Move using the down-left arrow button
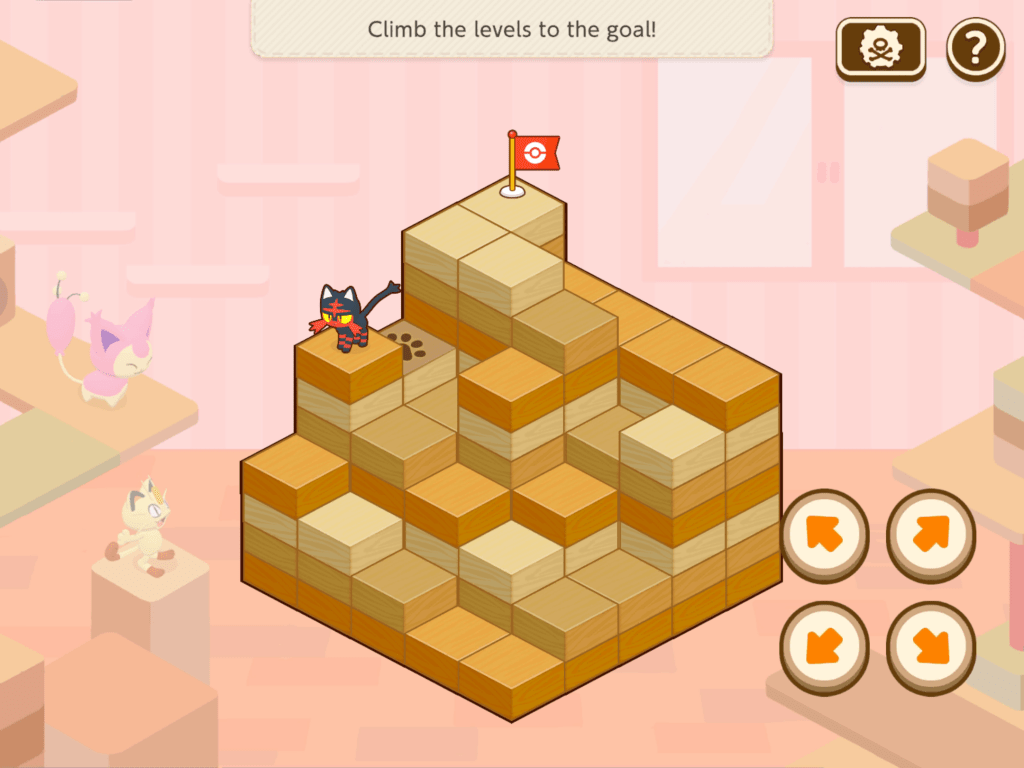 tap(824, 647)
